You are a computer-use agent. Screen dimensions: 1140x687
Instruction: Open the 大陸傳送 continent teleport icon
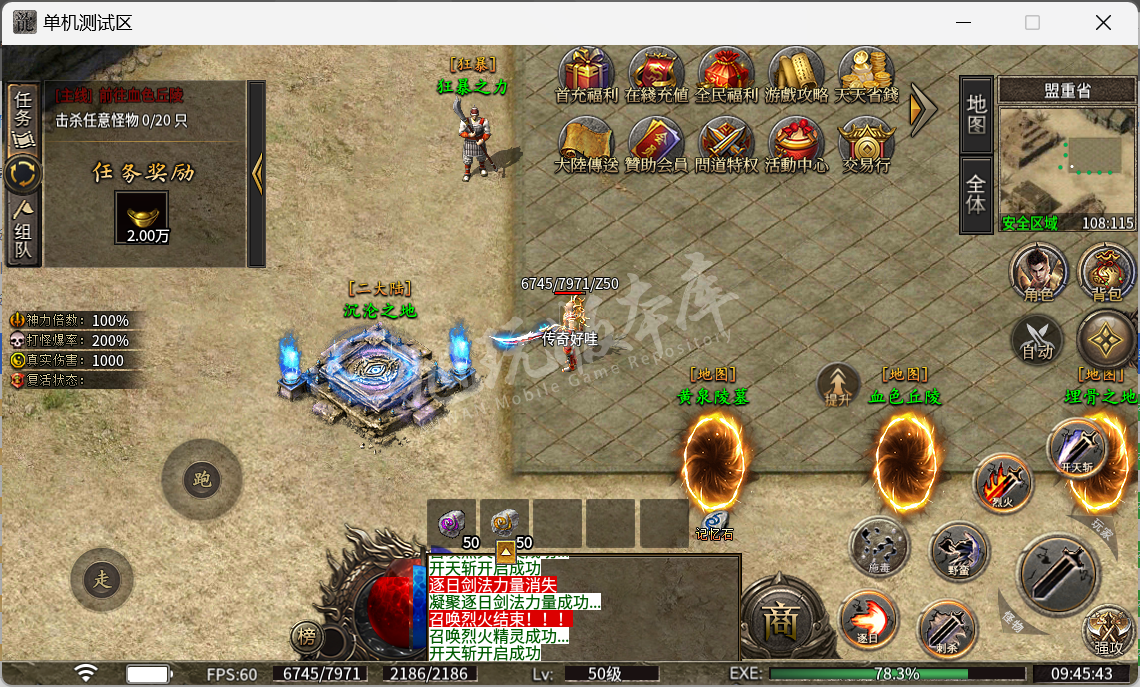pos(586,143)
